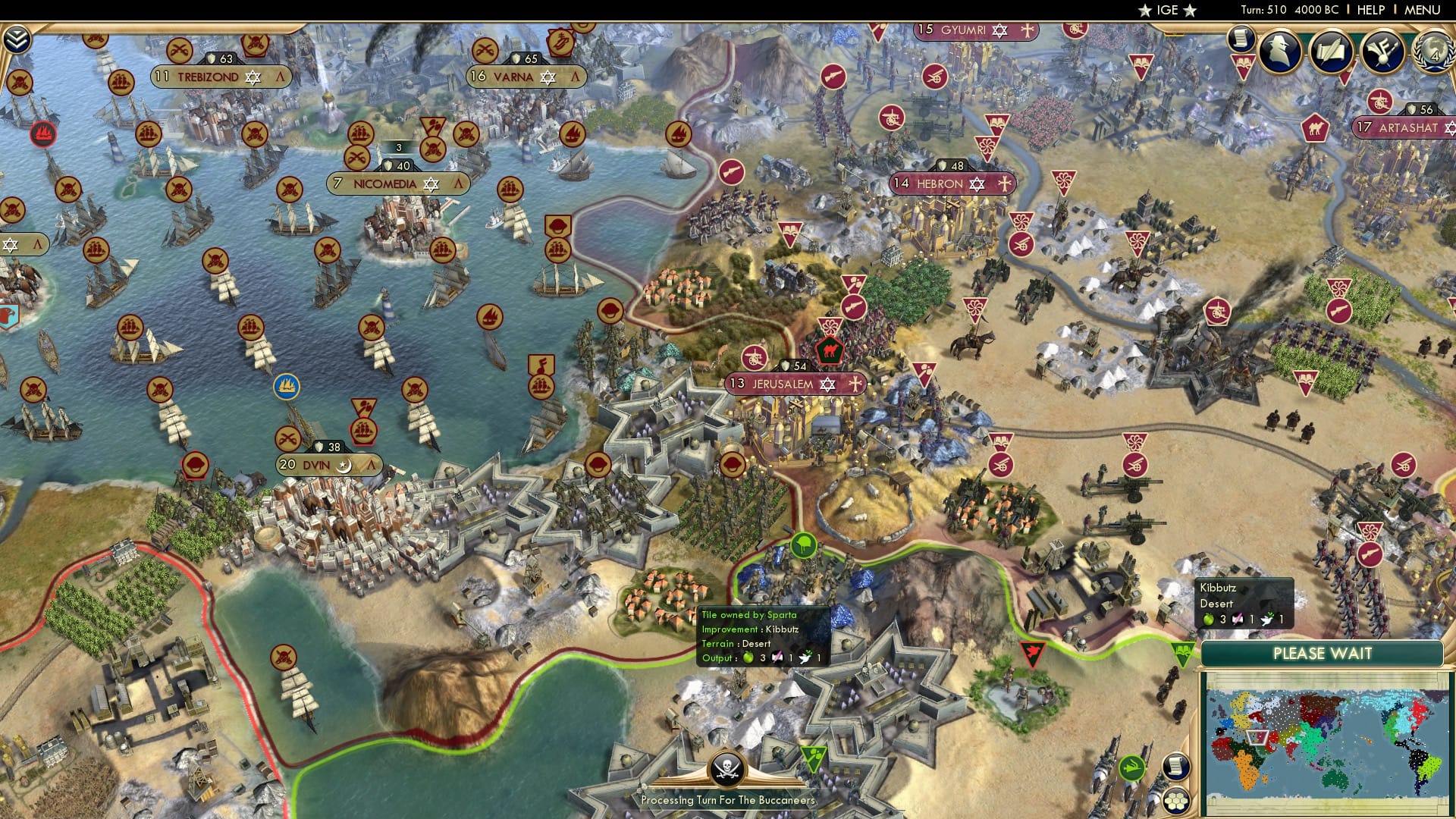Select the green unit action icon near minimap
The width and height of the screenshot is (1456, 819).
click(x=1132, y=767)
